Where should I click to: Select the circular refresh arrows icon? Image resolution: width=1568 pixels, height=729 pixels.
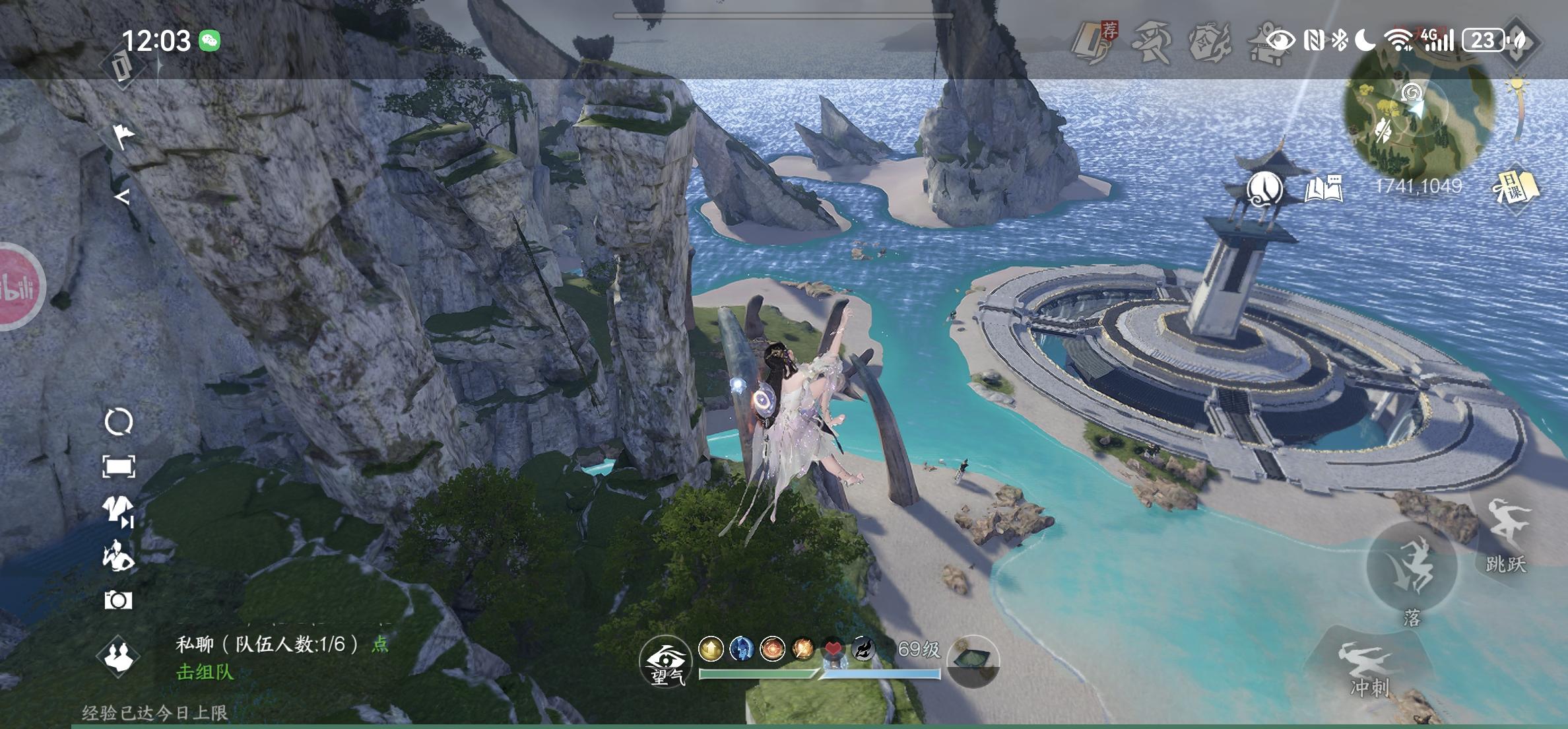119,422
